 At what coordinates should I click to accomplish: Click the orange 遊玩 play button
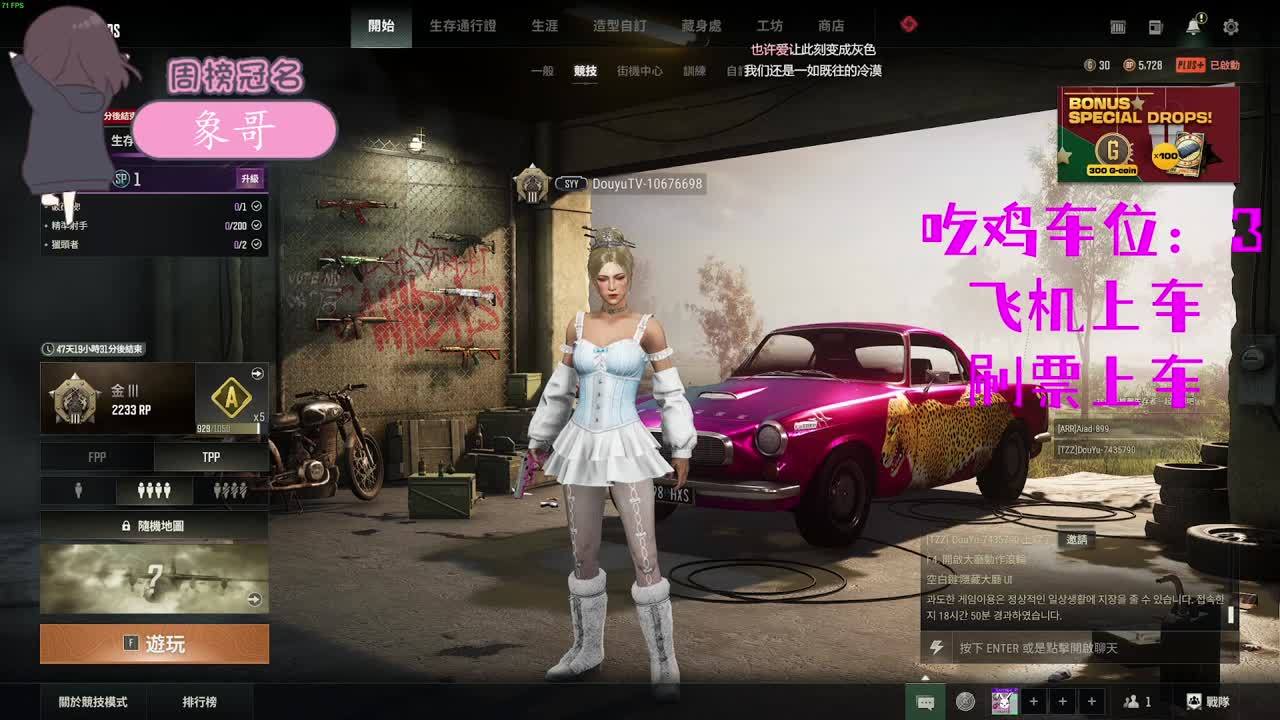click(154, 644)
